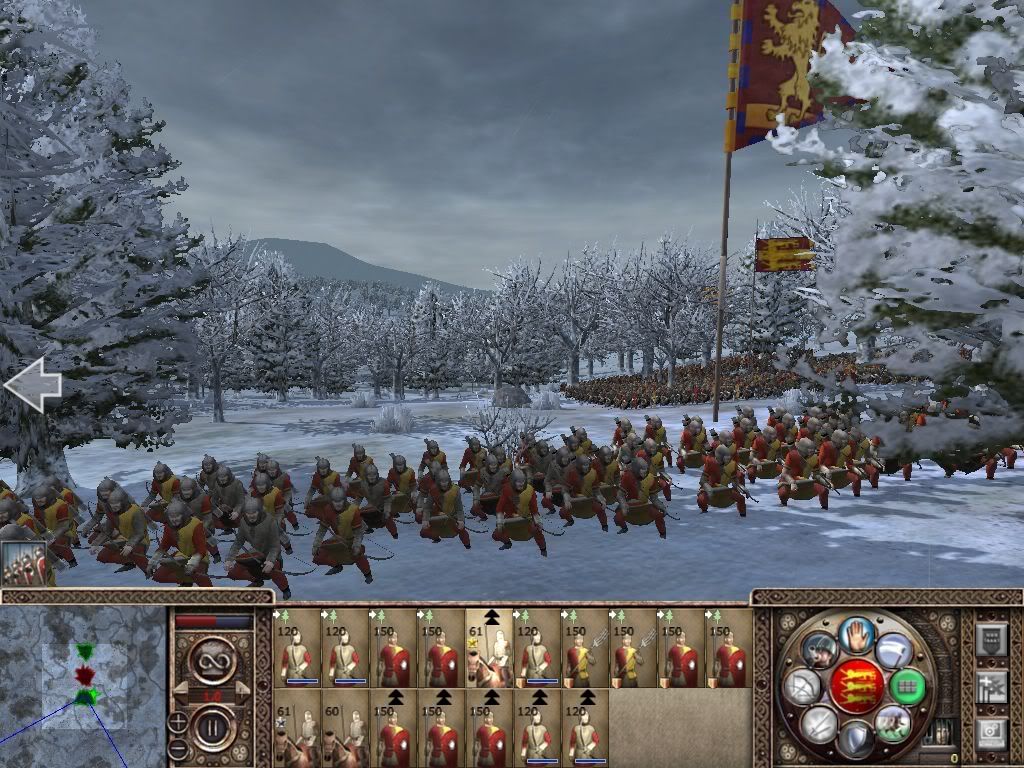Zoom in the minimap with the plus button

pos(177,721)
